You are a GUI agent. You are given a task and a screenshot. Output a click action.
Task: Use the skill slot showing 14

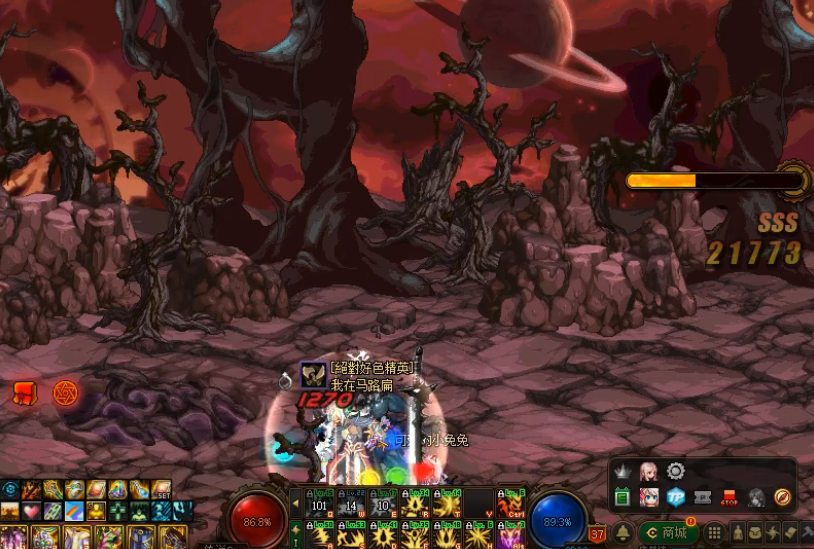point(352,502)
